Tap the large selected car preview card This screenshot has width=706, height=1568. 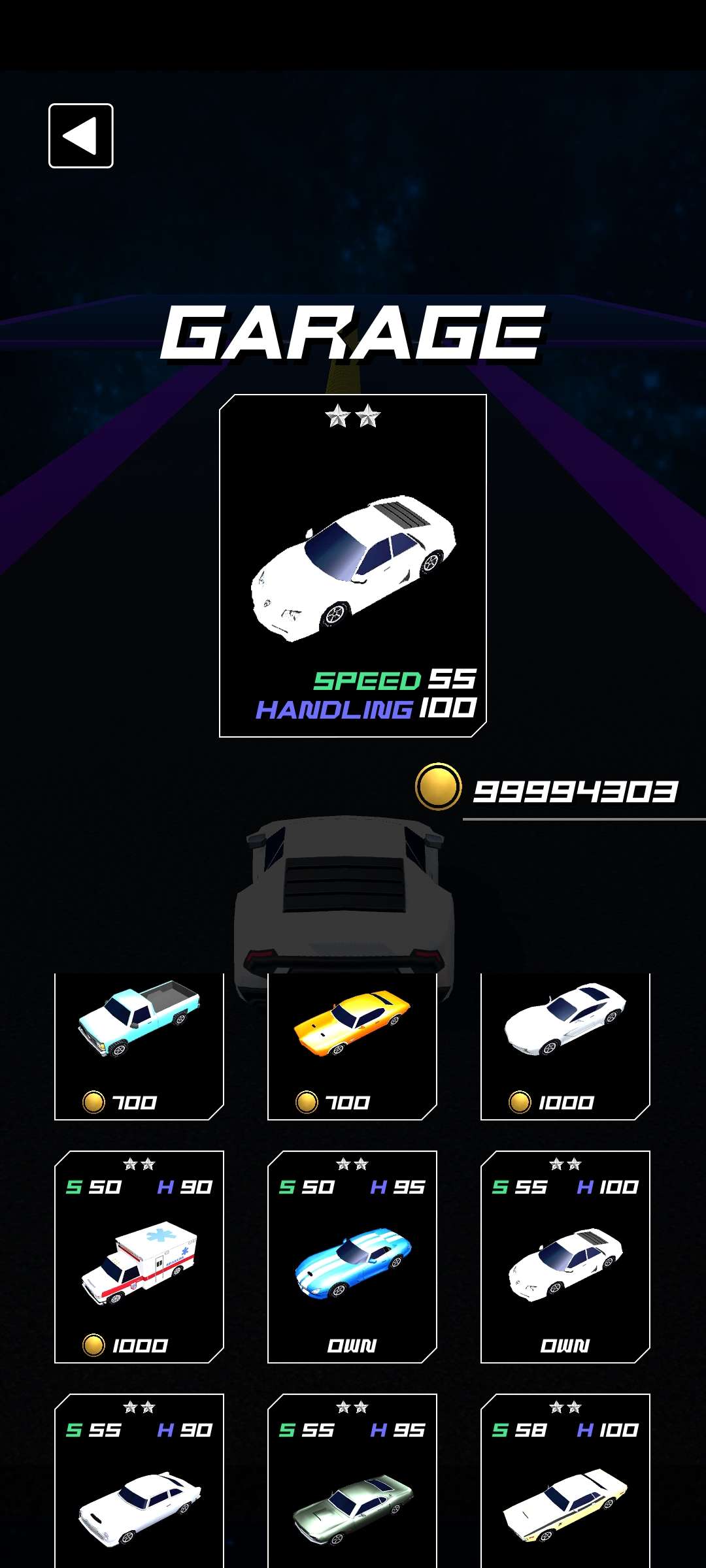(x=353, y=566)
